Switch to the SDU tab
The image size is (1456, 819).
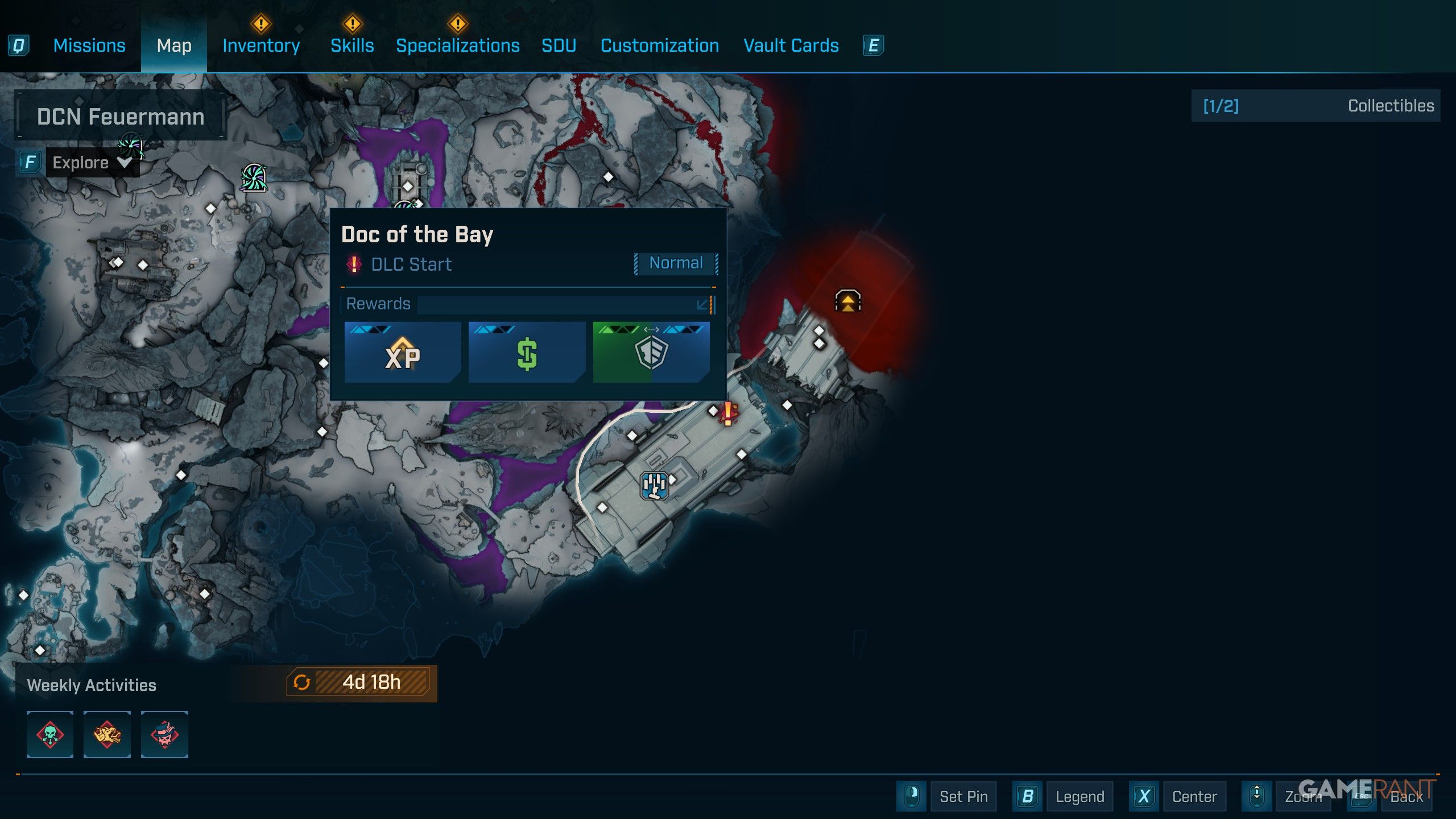559,45
